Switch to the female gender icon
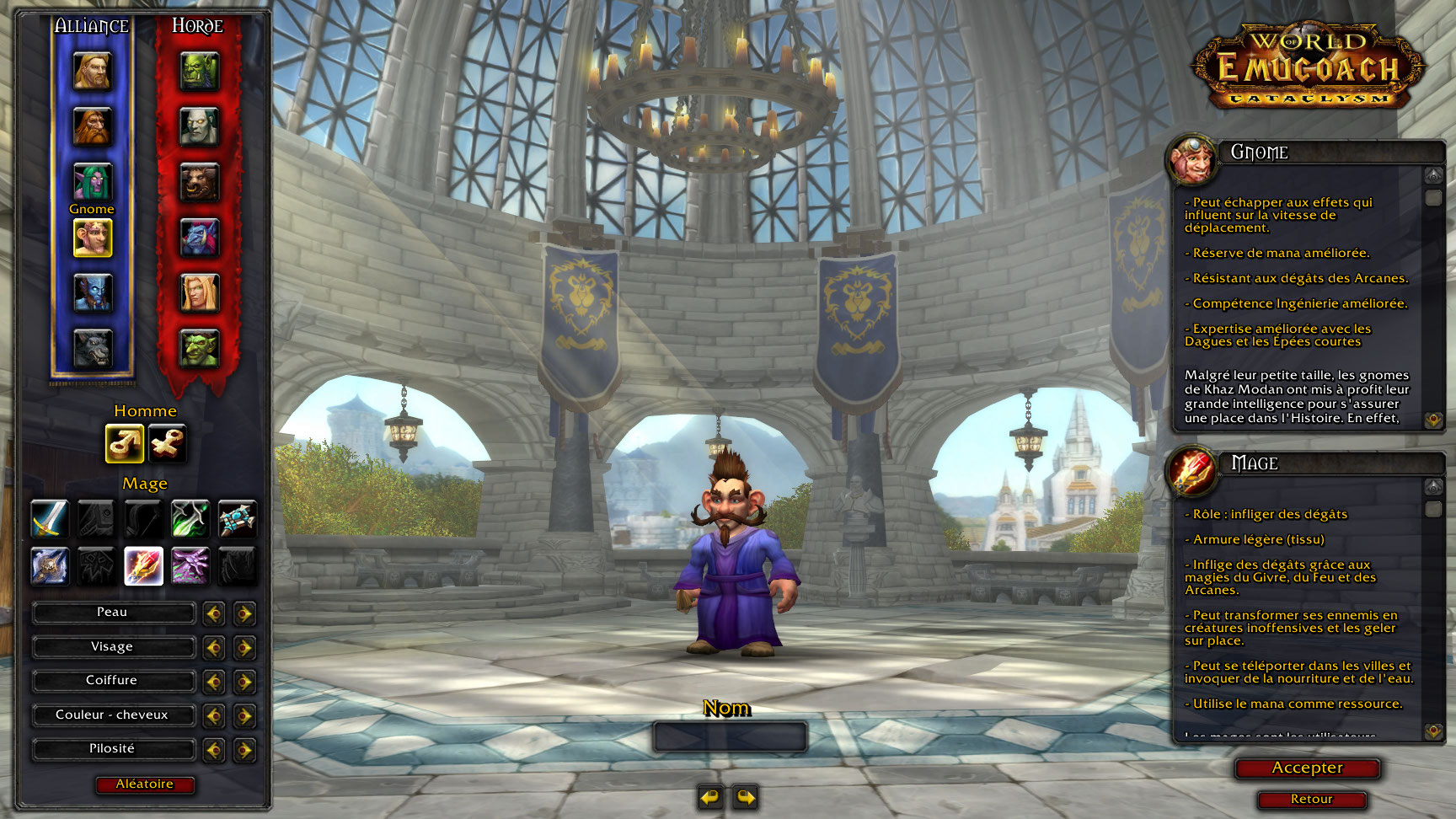 click(x=167, y=443)
